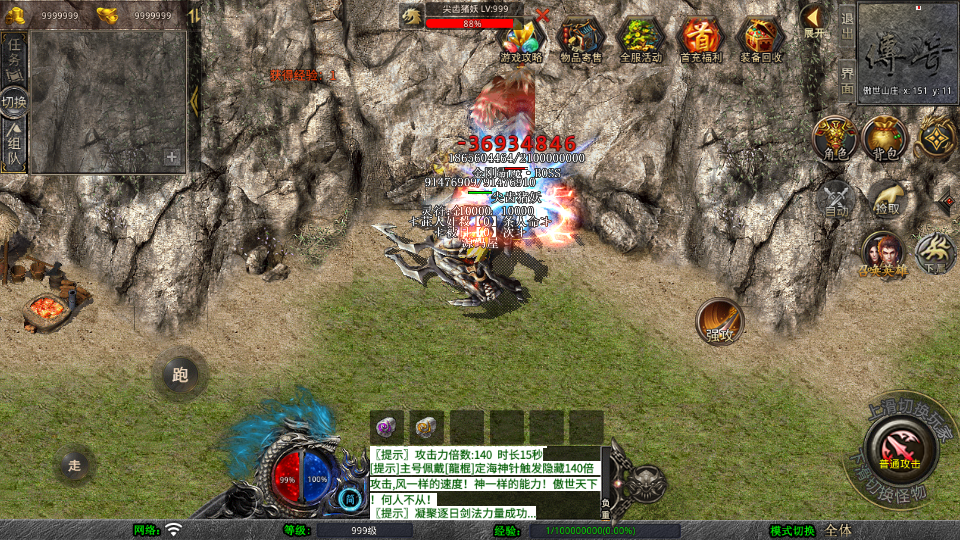Click the 拾取 pickup button

pos(886,199)
